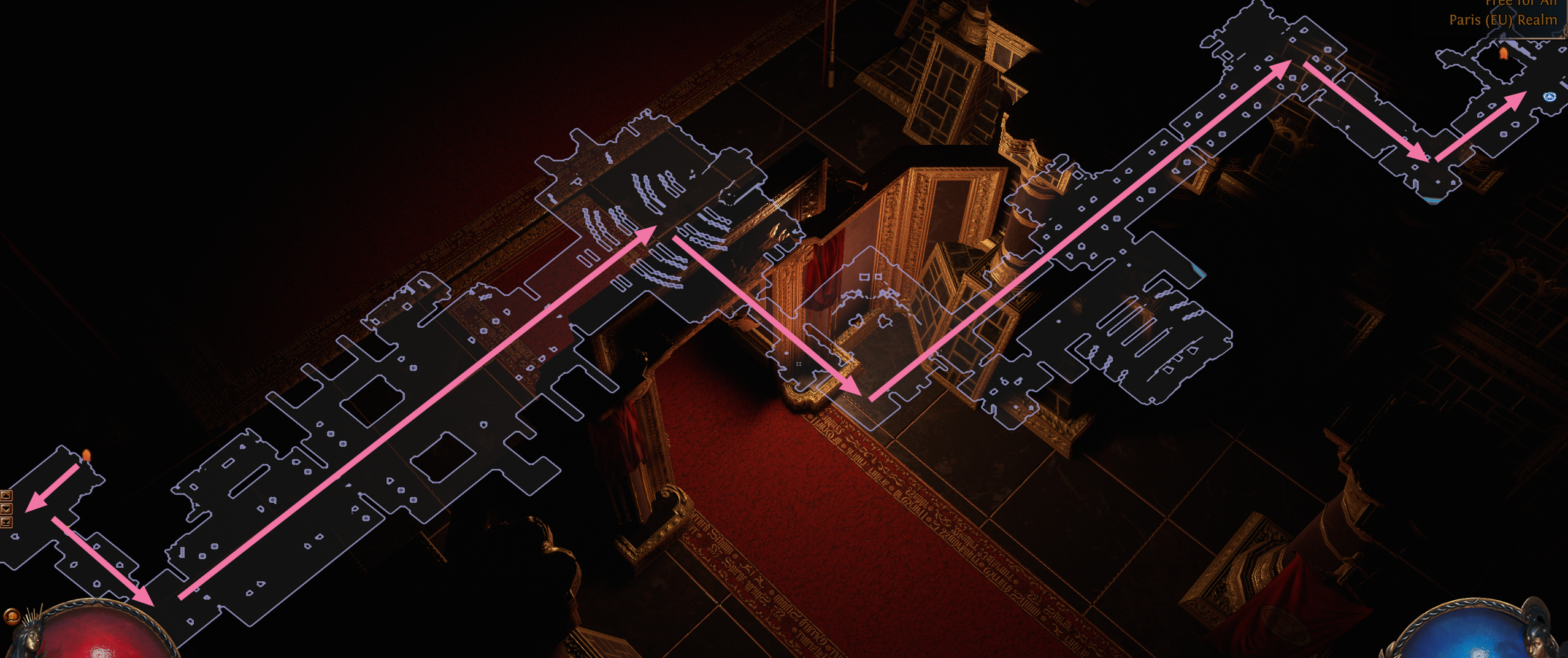This screenshot has height=658, width=1568.
Task: Open the chat bubble icon near the life globe
Action: tap(12, 617)
